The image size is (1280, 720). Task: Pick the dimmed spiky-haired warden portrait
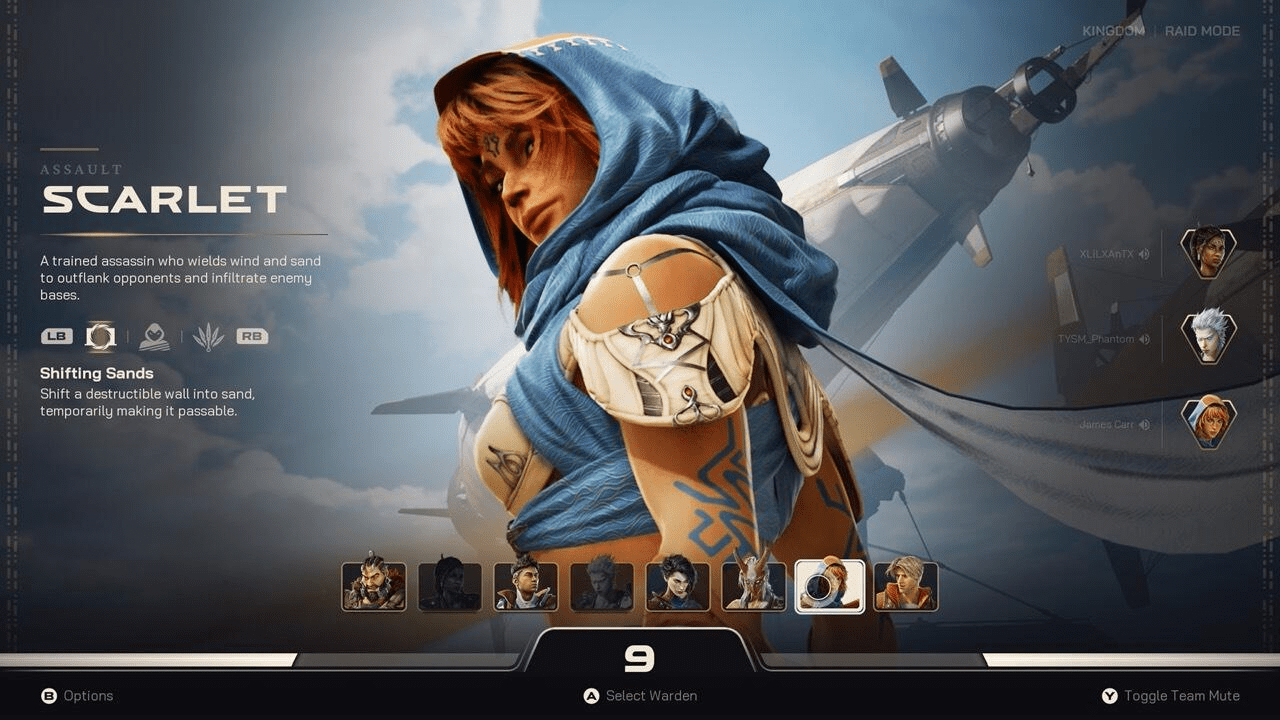point(602,586)
